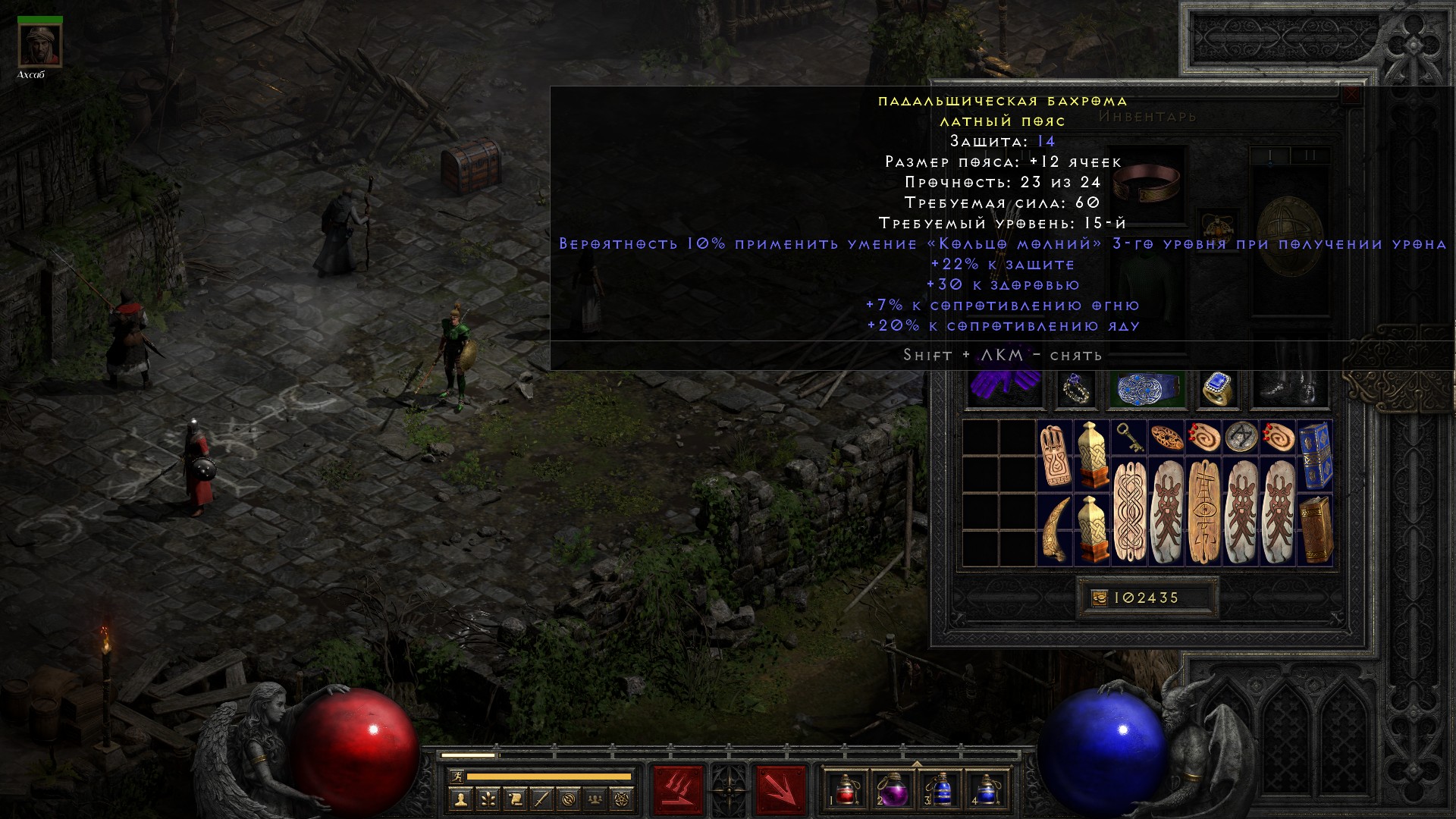Screen dimensions: 1456x819
Task: Use the red healing potion in belt
Action: coord(846,789)
